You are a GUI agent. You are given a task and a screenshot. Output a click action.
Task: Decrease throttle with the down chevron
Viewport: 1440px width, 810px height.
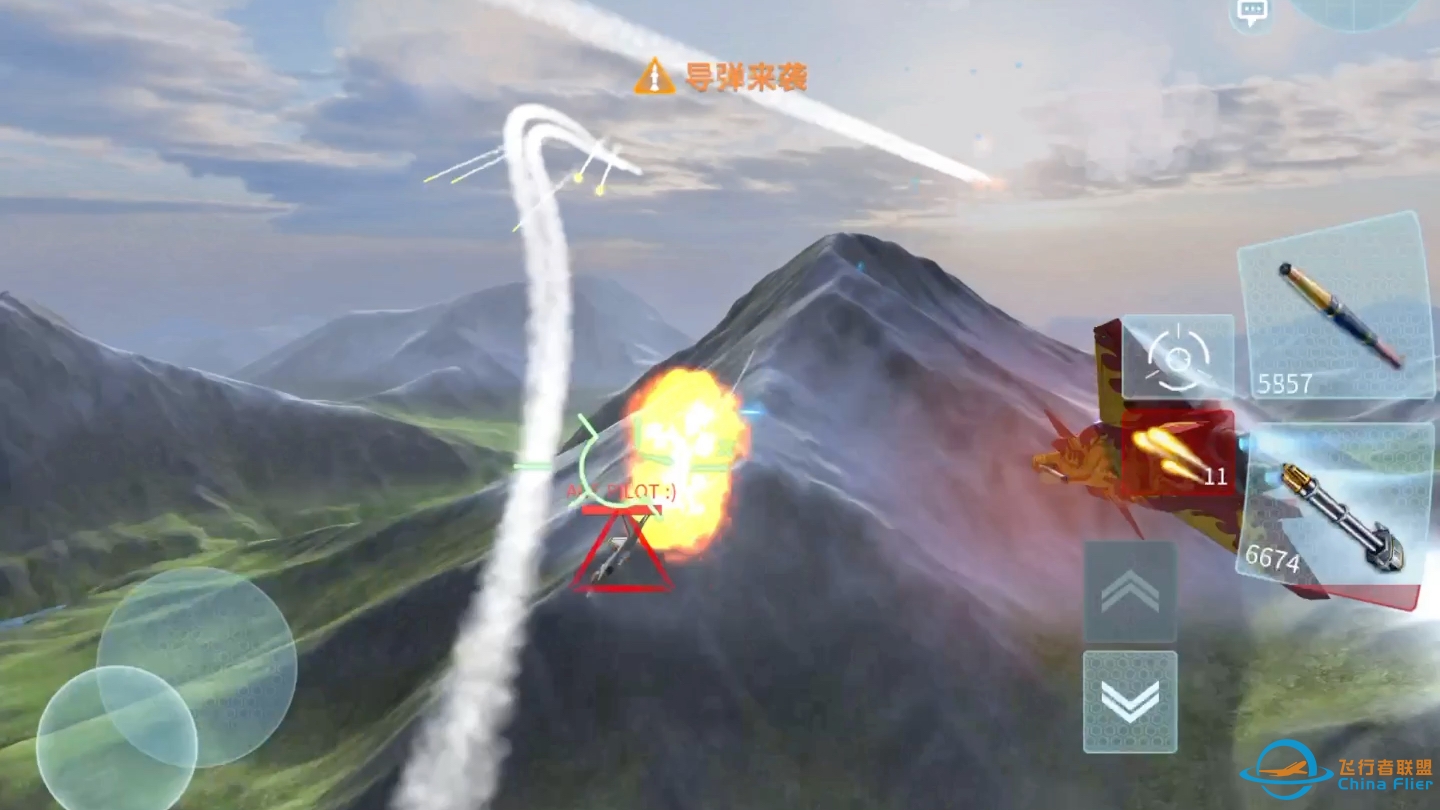(x=1130, y=701)
